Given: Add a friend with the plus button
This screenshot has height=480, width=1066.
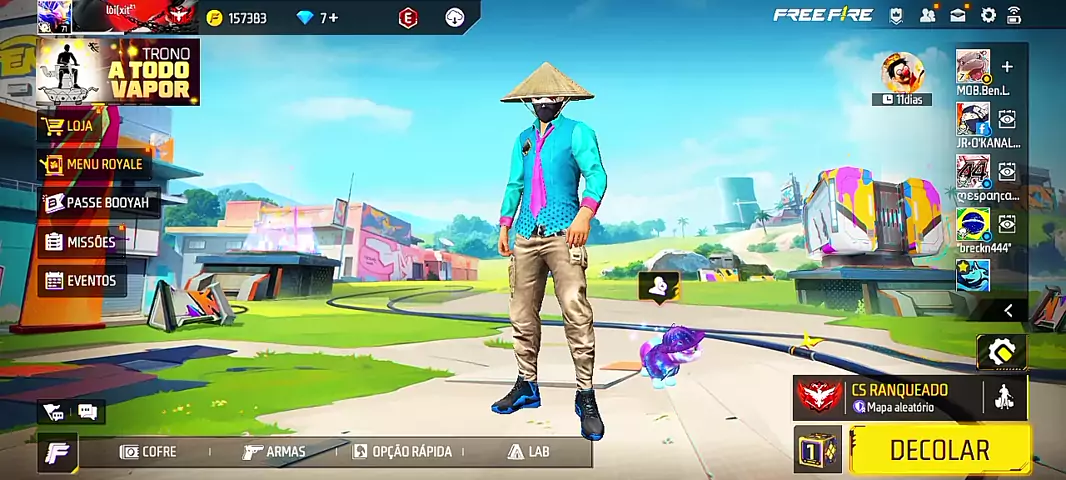Looking at the screenshot, I should point(1007,67).
